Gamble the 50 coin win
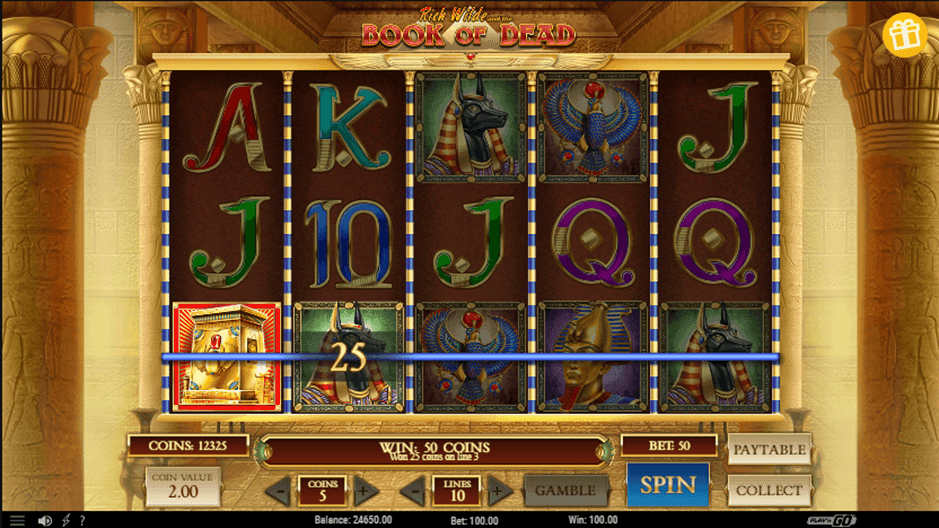Viewport: 939px width, 528px height. 565,491
